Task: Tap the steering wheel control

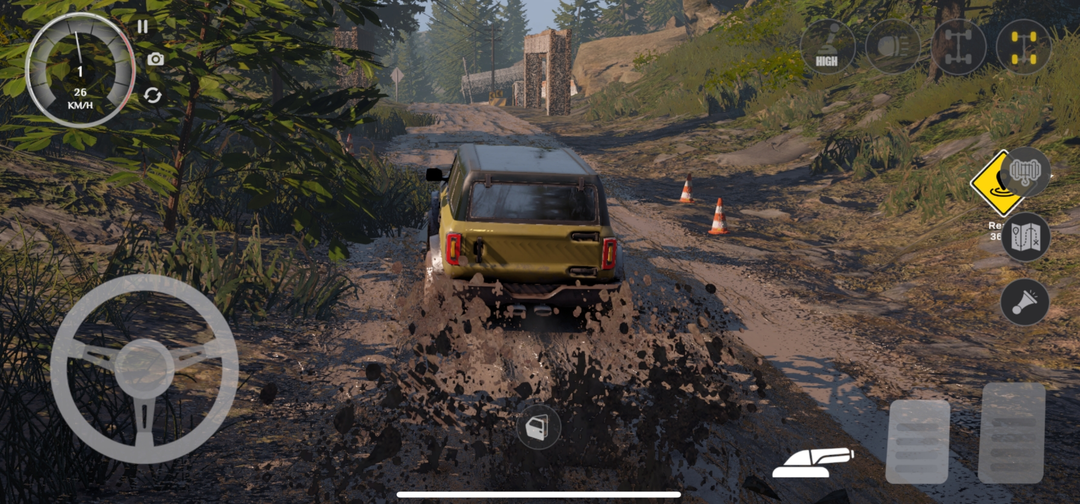Action: coord(144,368)
